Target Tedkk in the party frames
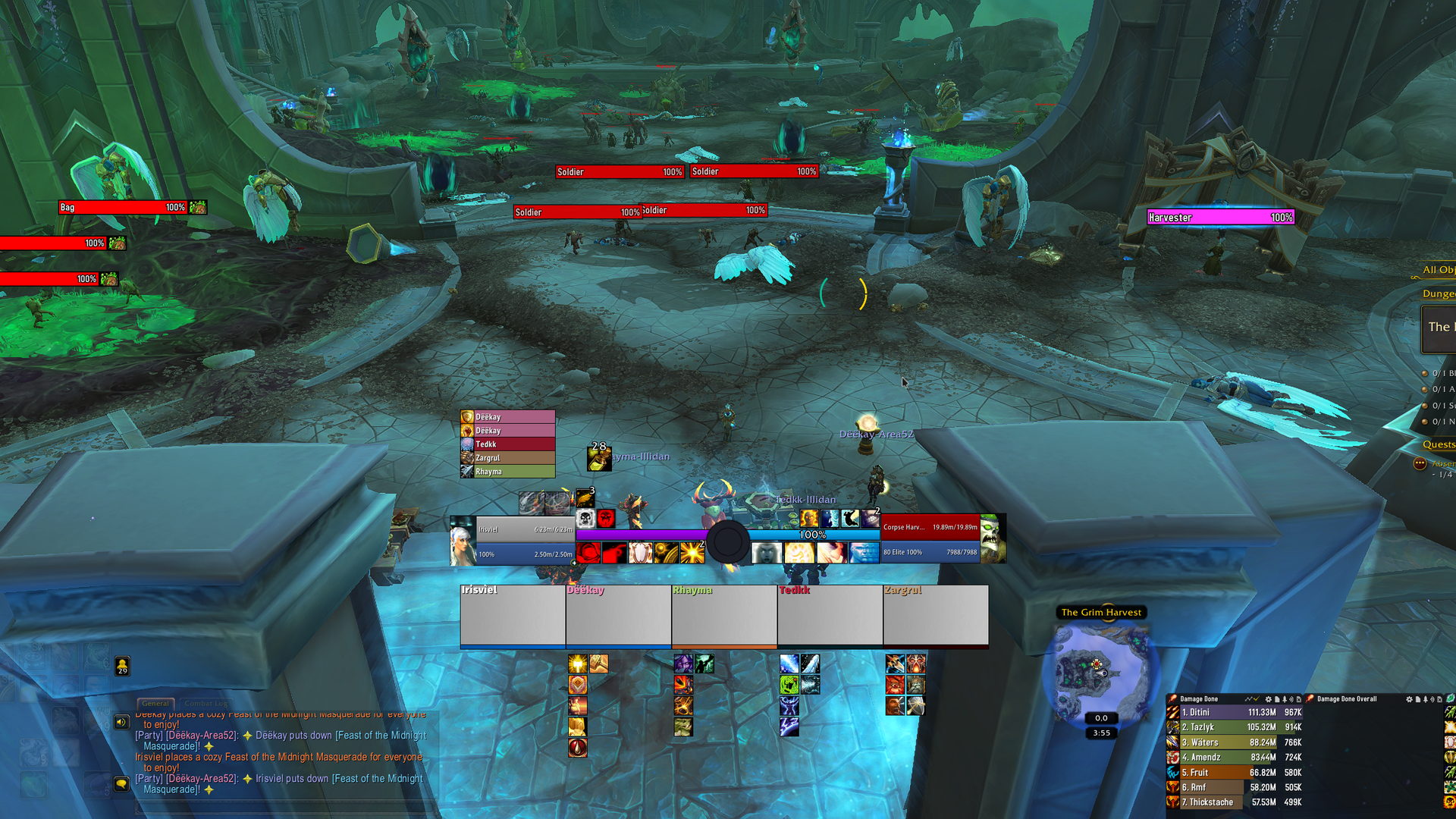1456x819 pixels. coord(830,616)
